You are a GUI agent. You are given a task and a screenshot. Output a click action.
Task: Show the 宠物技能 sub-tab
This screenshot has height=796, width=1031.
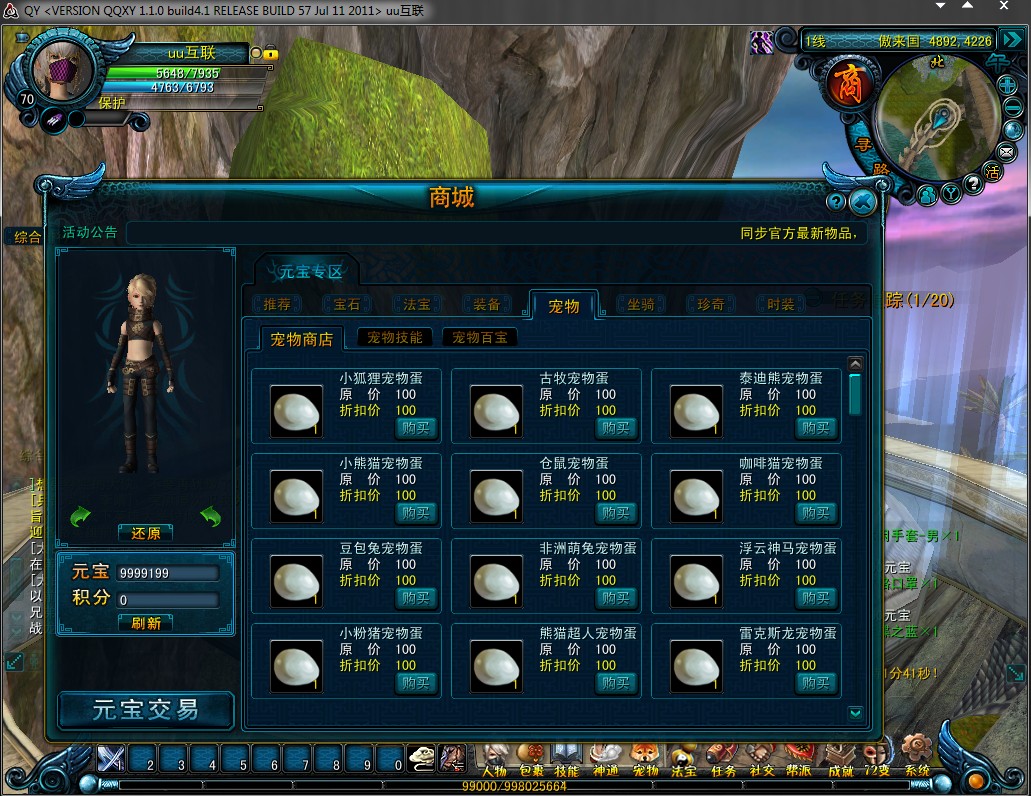coord(395,338)
